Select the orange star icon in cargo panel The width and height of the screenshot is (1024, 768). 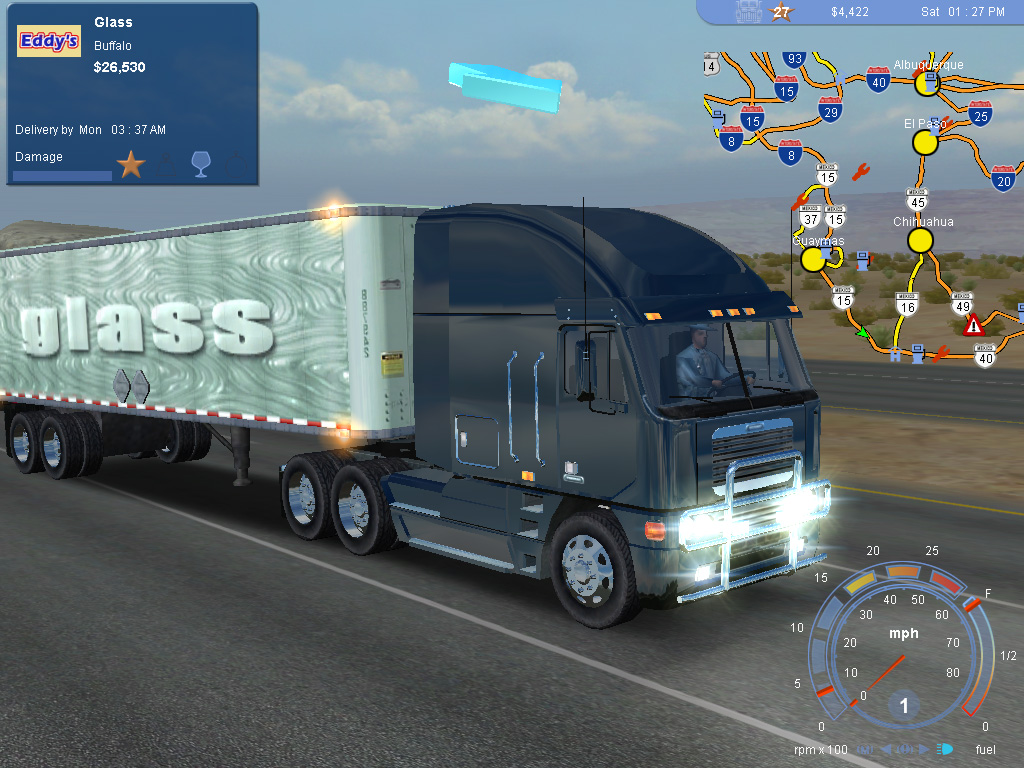point(131,164)
